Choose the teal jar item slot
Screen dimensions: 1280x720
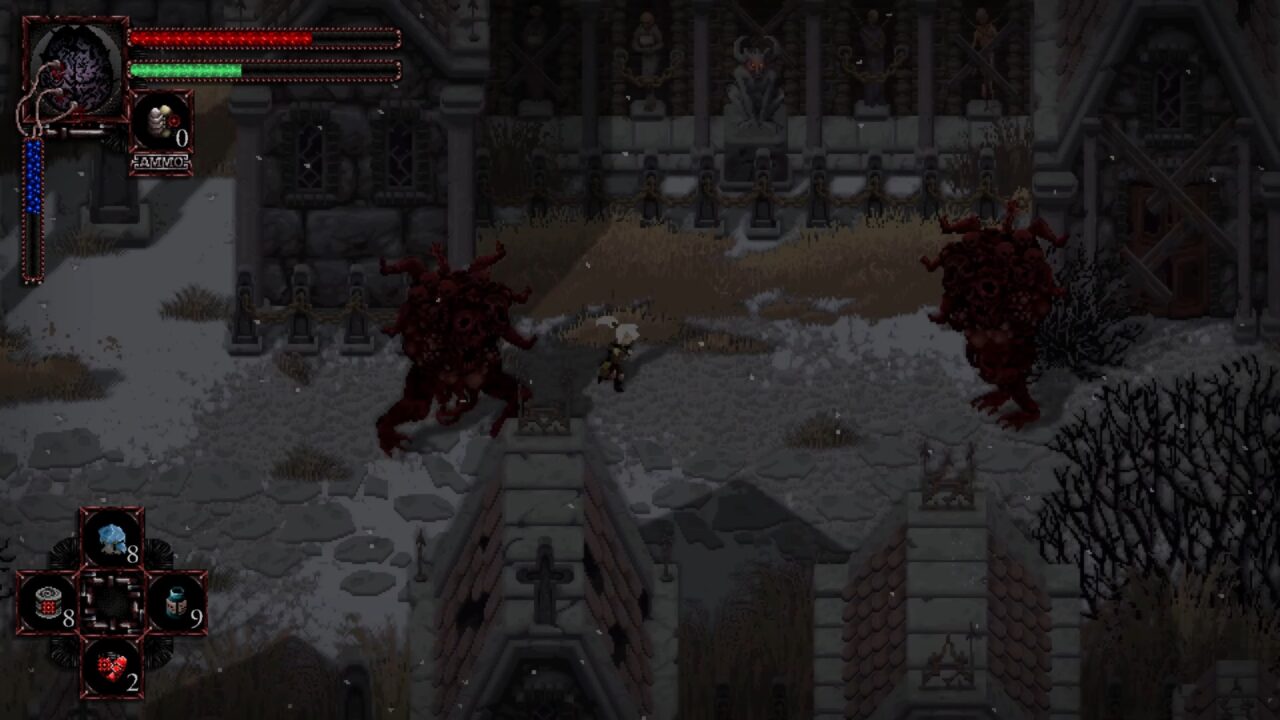(177, 603)
